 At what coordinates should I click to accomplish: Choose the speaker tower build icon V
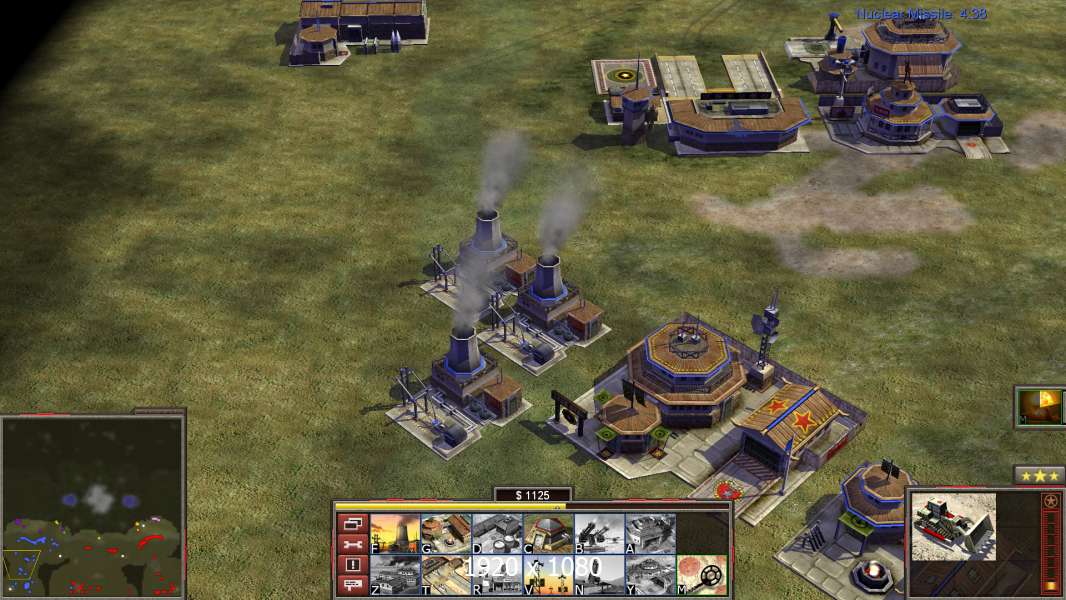click(x=548, y=574)
